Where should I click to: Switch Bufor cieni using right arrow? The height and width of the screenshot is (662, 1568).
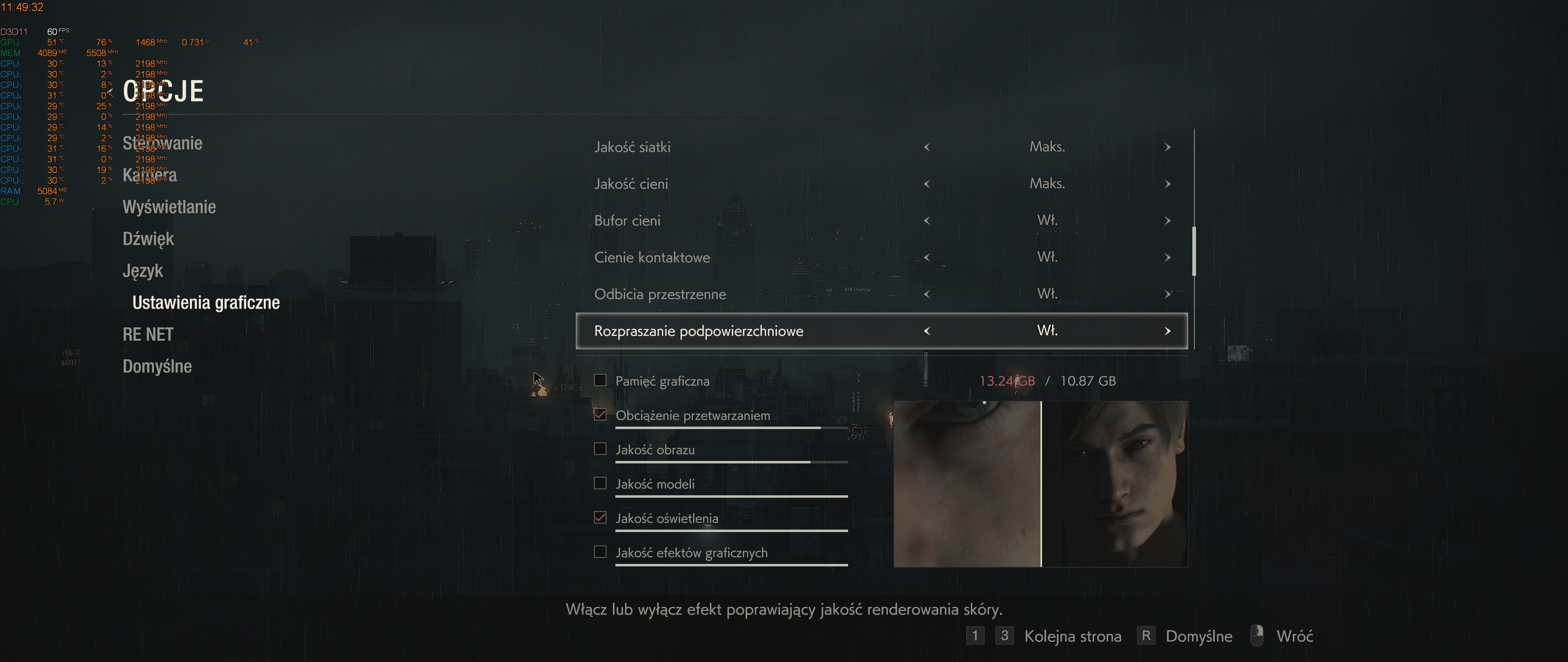(x=1167, y=221)
